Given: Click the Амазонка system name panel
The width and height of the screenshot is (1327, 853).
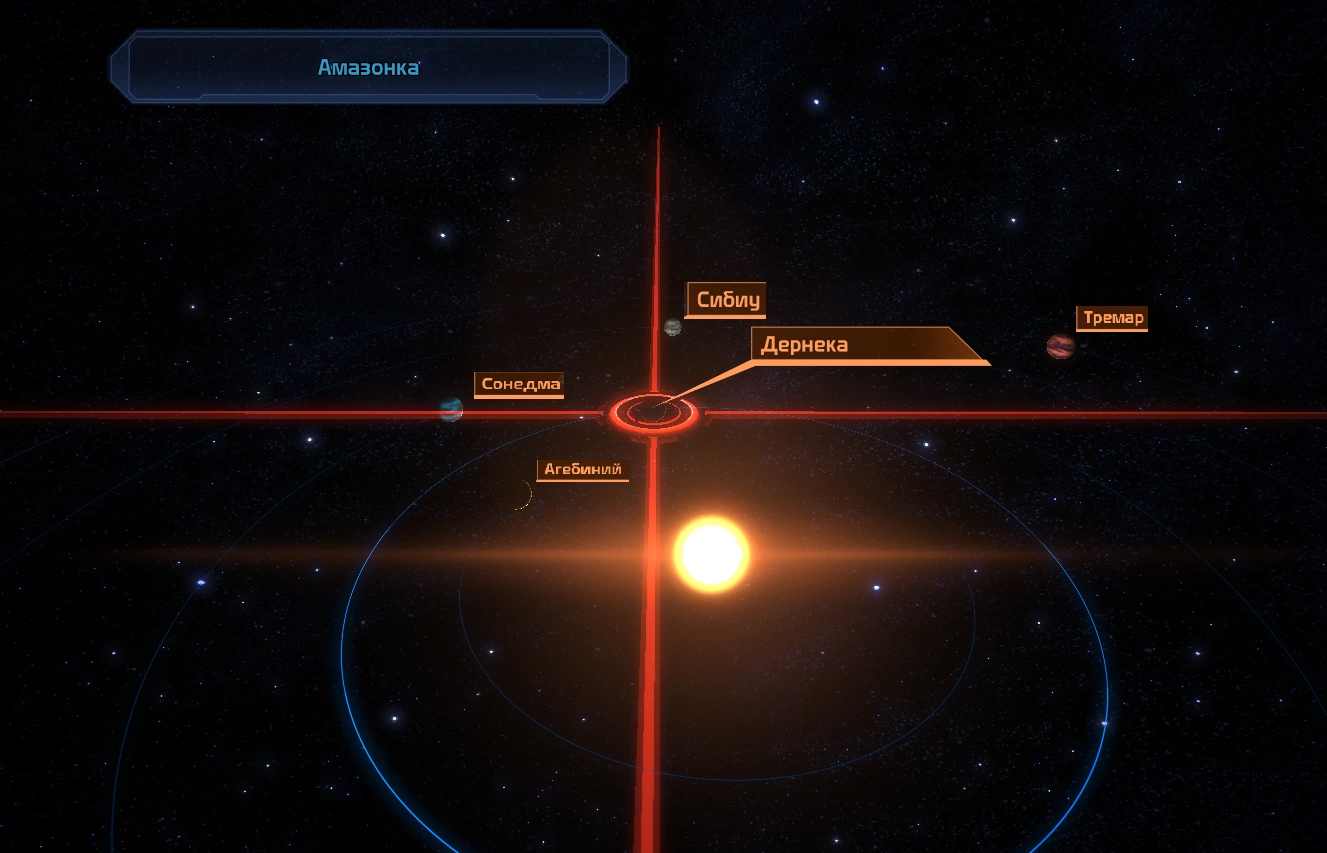Looking at the screenshot, I should (368, 68).
